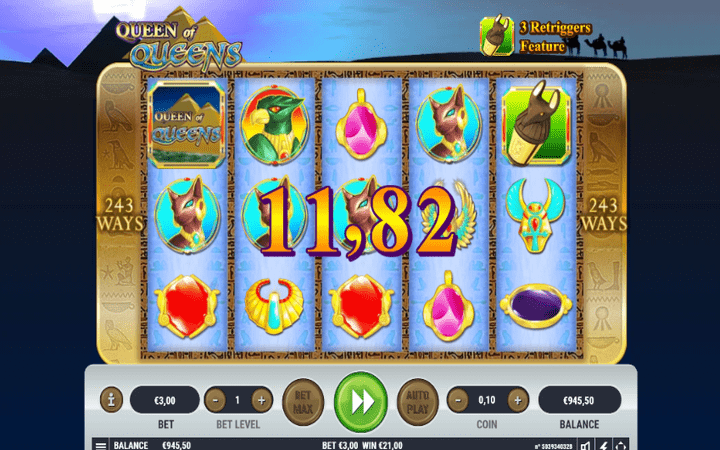
Task: Increase the bet level
Action: pyautogui.click(x=262, y=400)
